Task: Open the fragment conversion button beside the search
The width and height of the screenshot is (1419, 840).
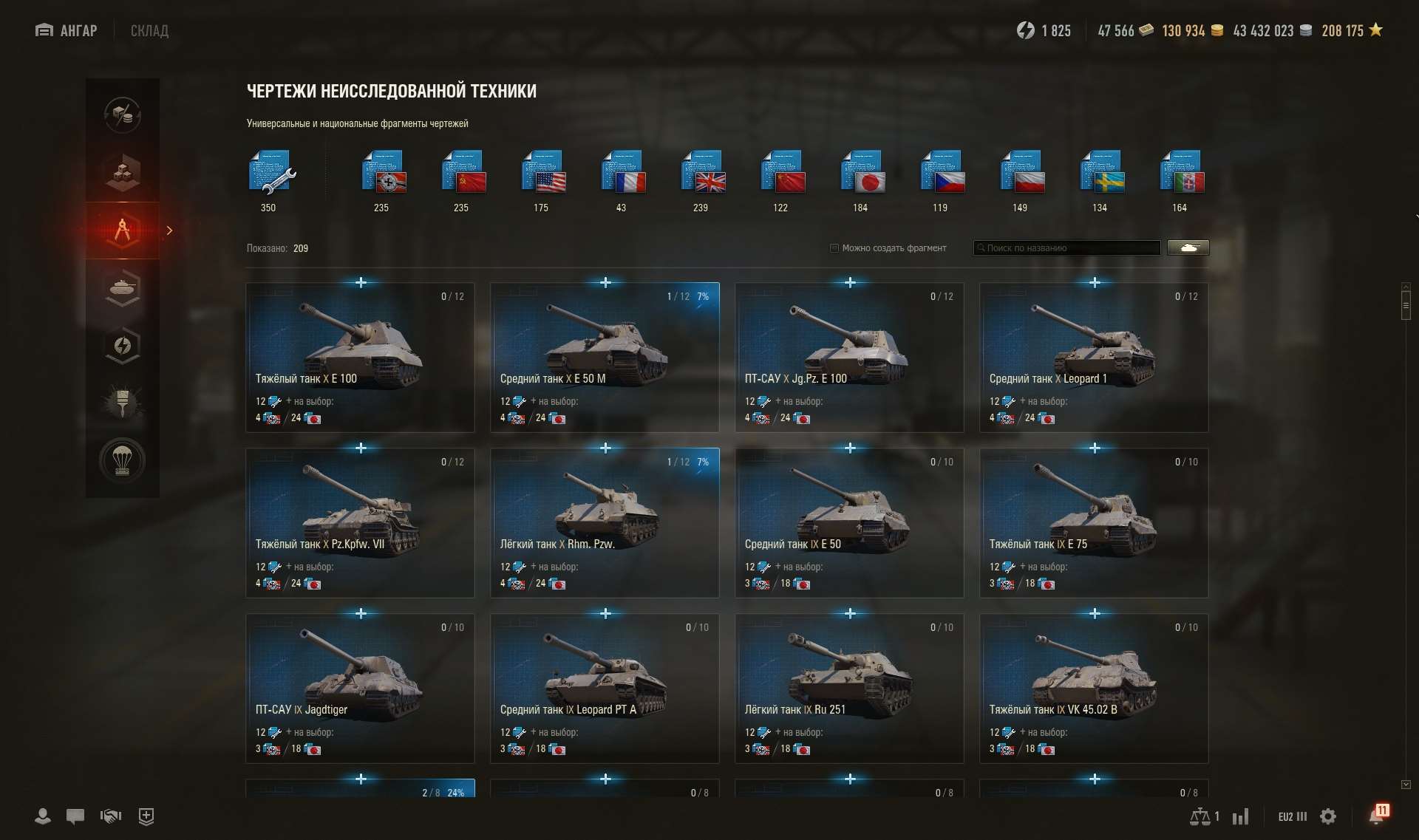Action: click(1188, 247)
